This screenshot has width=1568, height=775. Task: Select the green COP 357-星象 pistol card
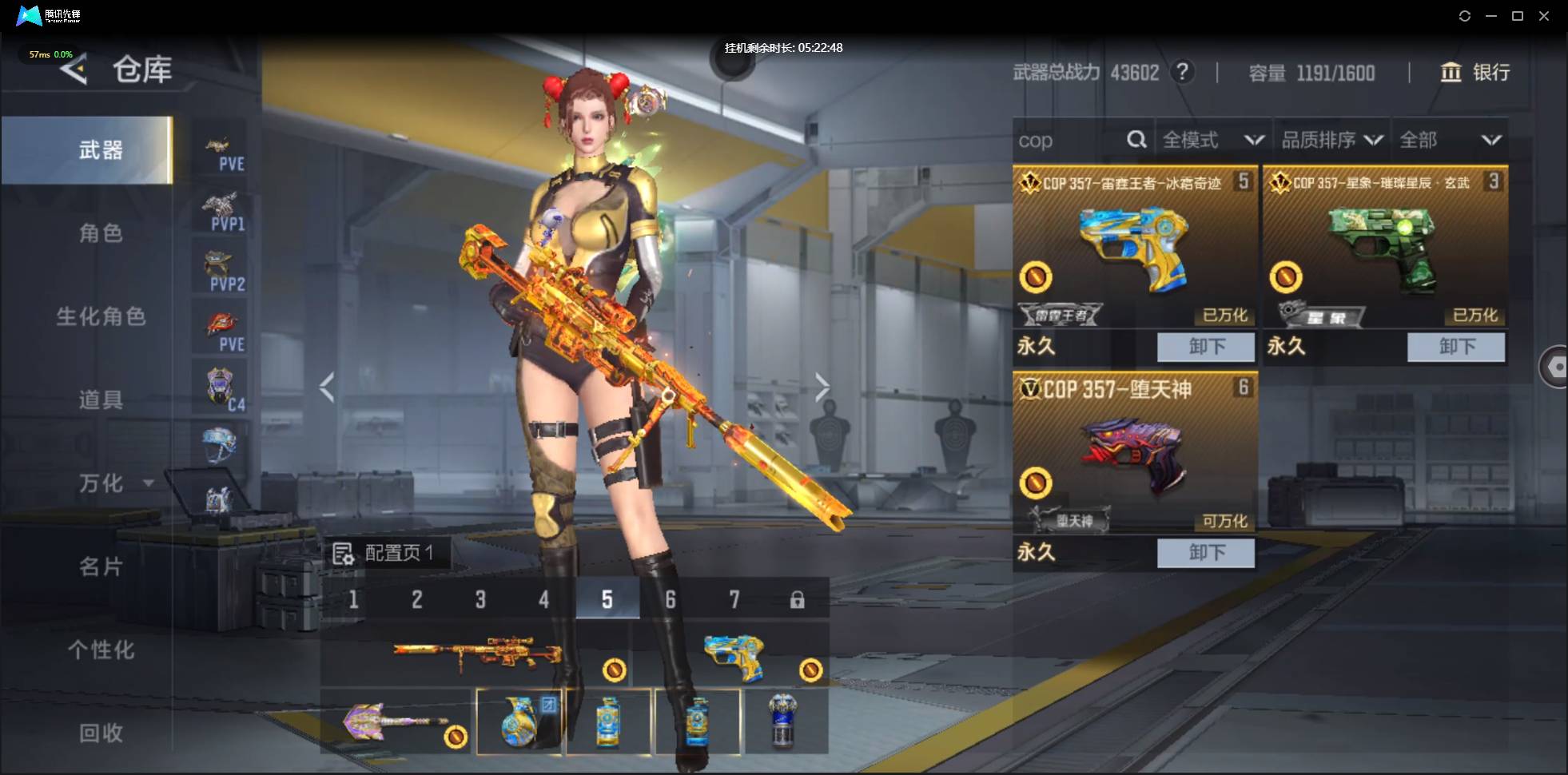pos(1384,249)
